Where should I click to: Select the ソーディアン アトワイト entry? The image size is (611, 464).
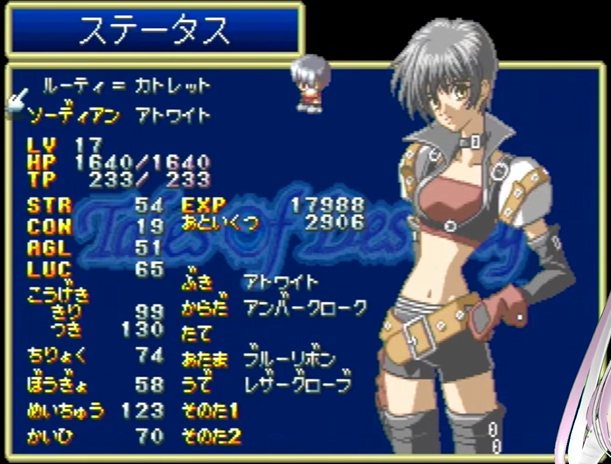120,115
